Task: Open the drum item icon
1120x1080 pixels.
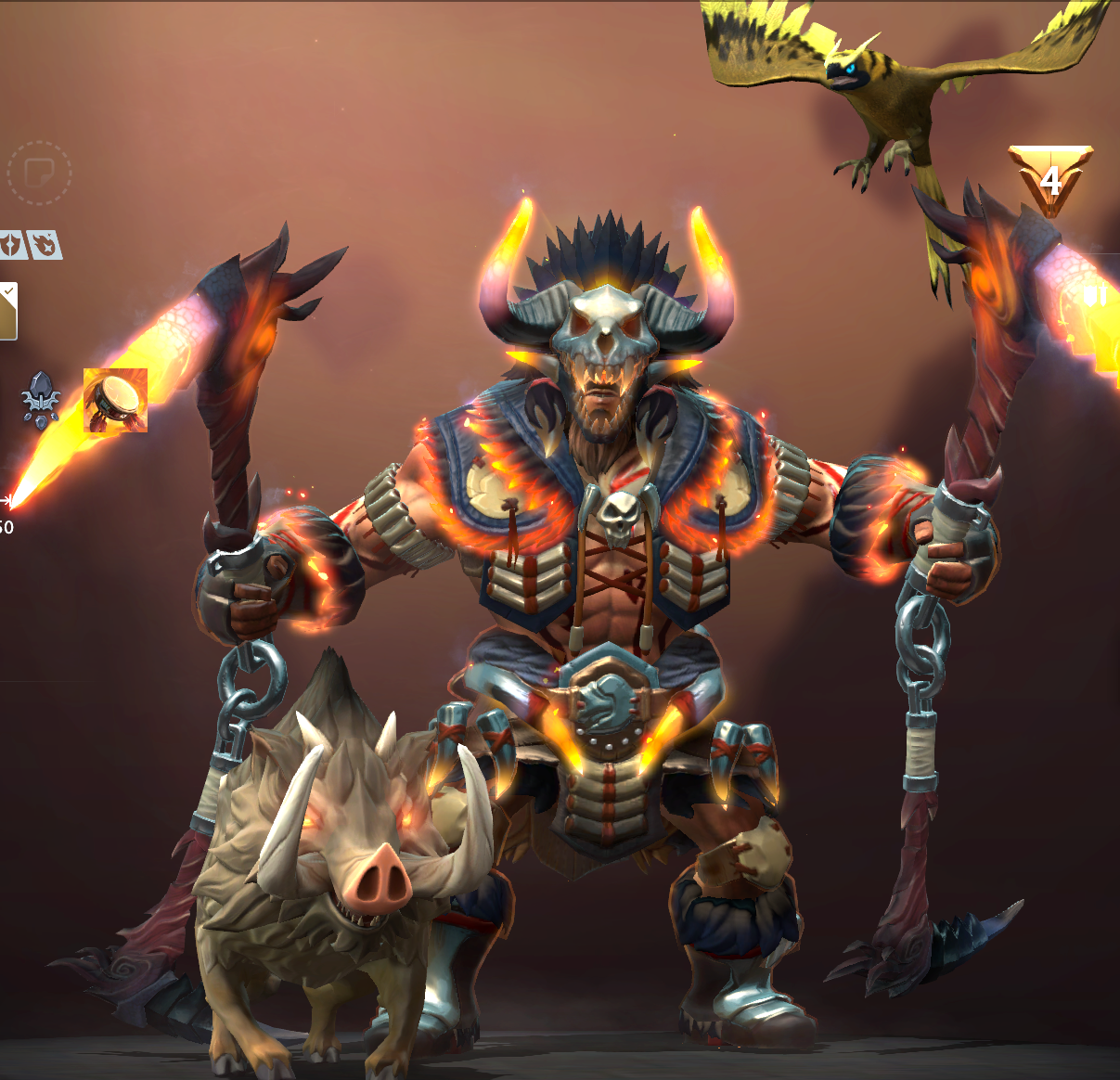Action: 115,400
